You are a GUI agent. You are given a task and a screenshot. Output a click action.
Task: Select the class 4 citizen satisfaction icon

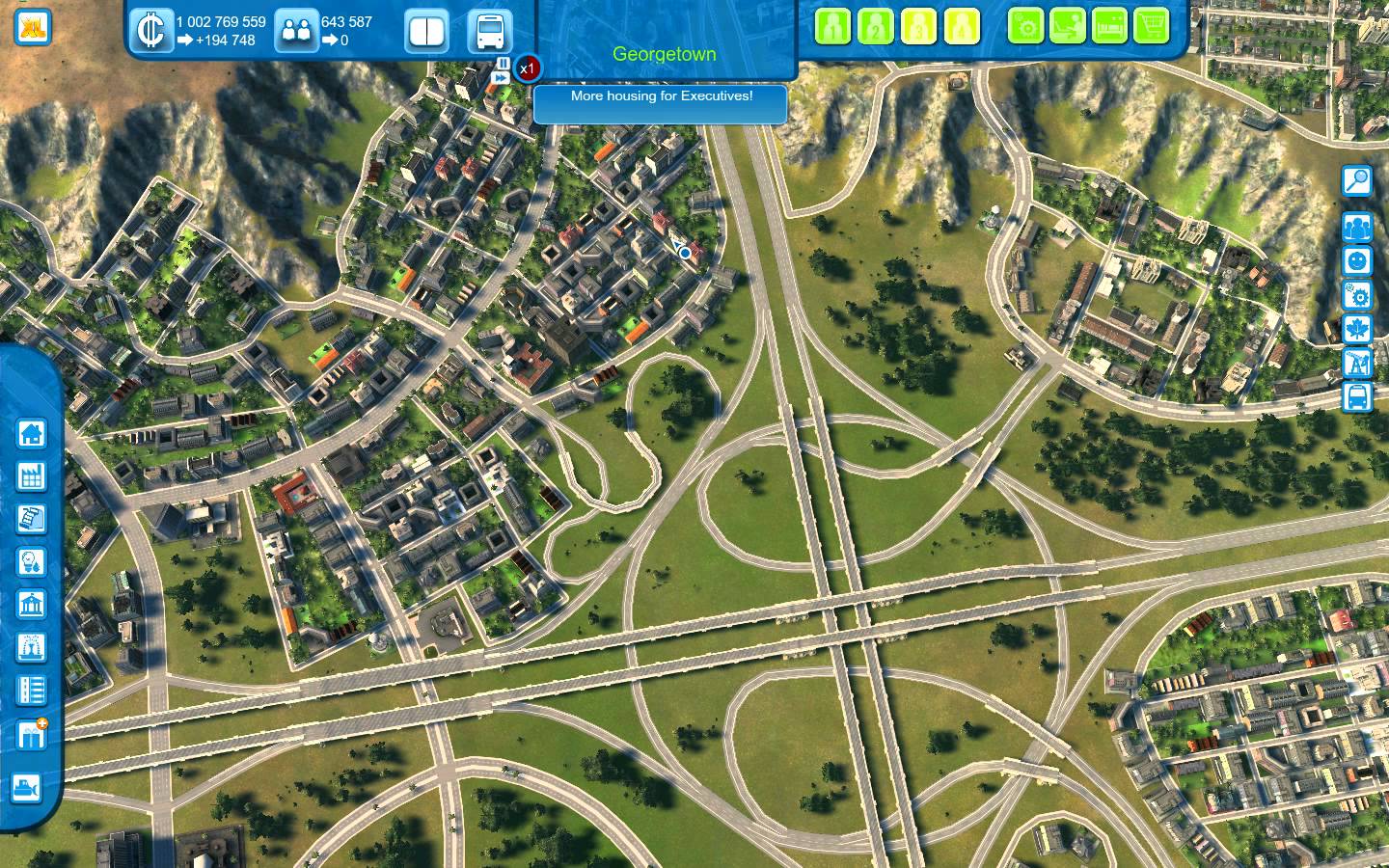point(961,26)
